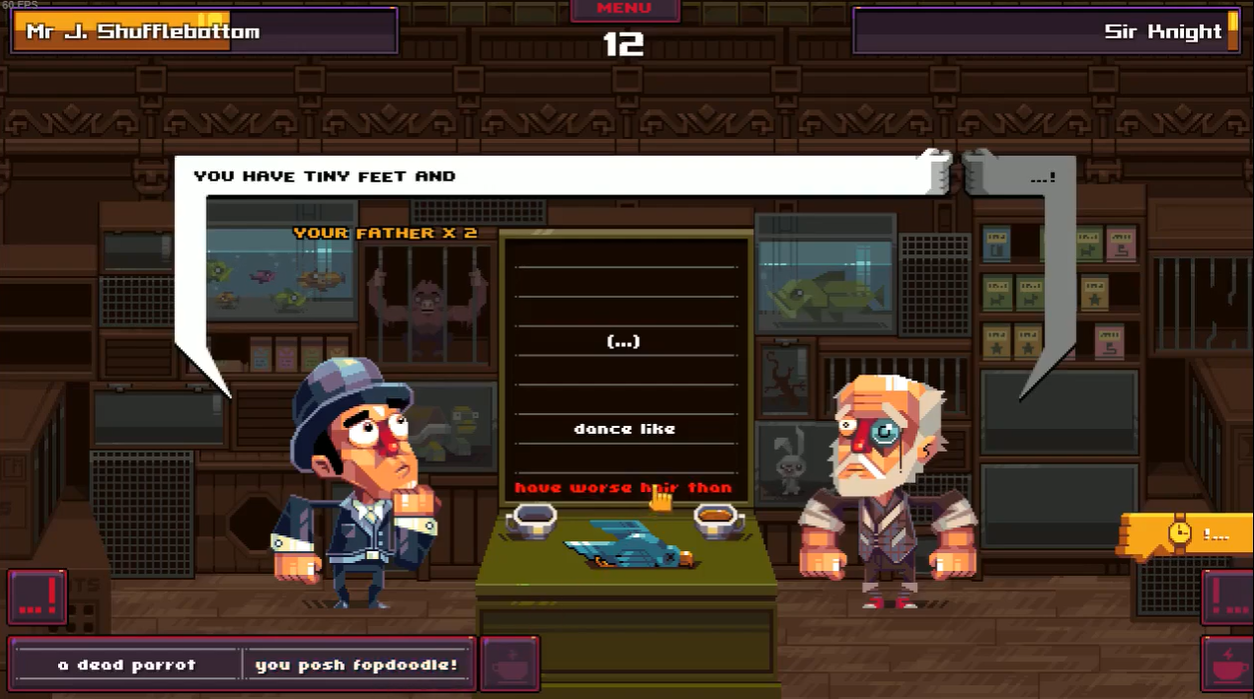
Task: Click Mr Shufflebottom's red exclamation finish button
Action: point(38,597)
